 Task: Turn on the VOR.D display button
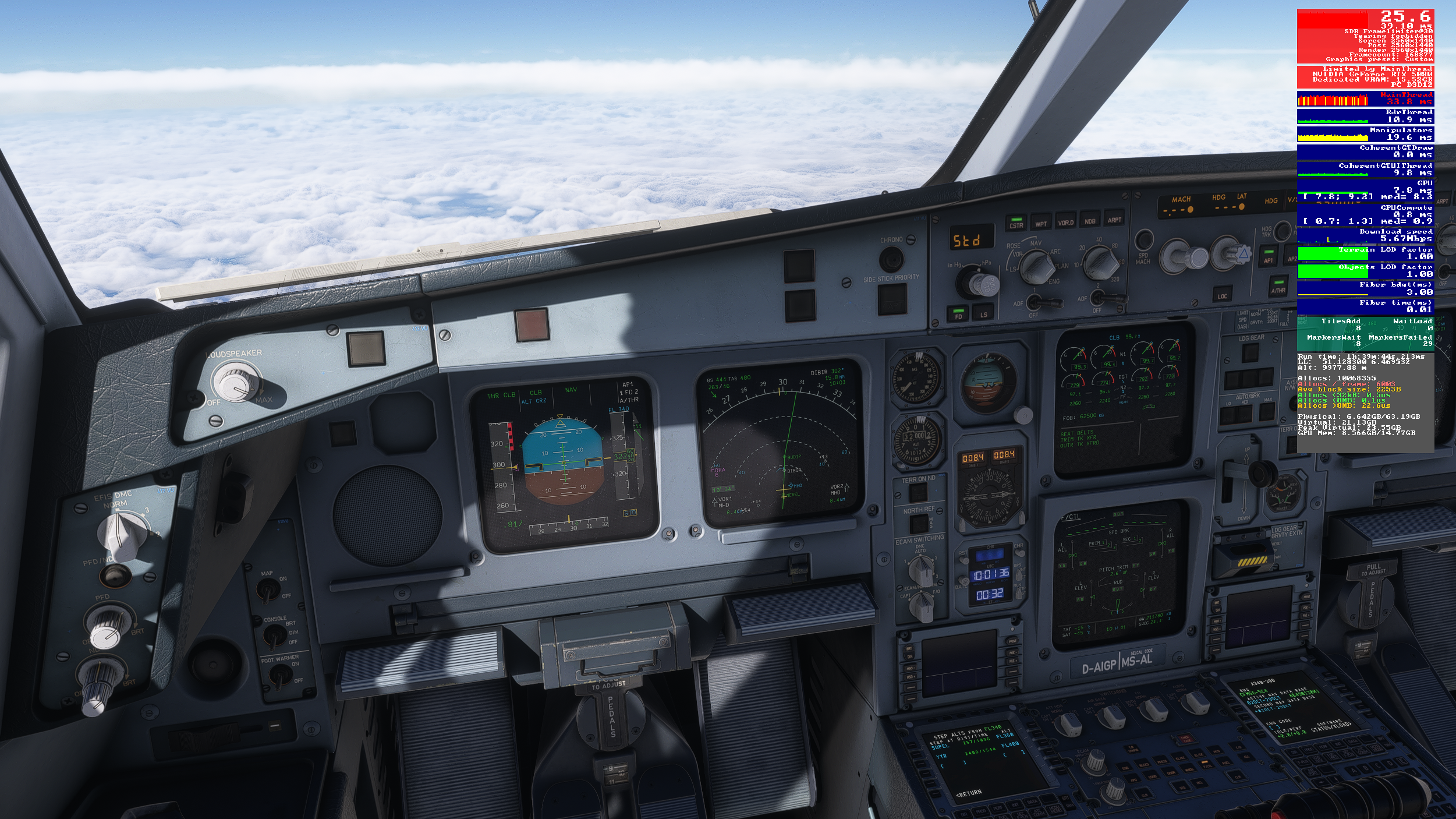pos(1065,221)
